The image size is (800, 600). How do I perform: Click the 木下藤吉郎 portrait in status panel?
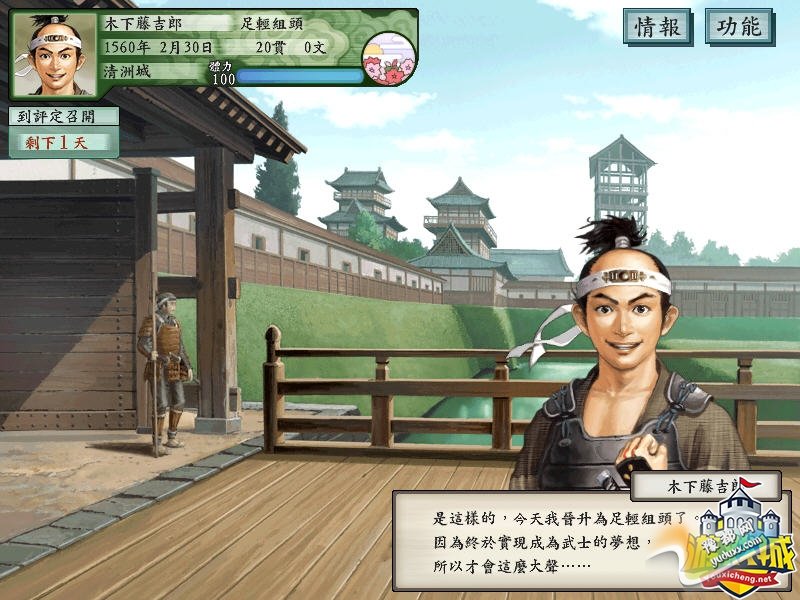point(54,54)
